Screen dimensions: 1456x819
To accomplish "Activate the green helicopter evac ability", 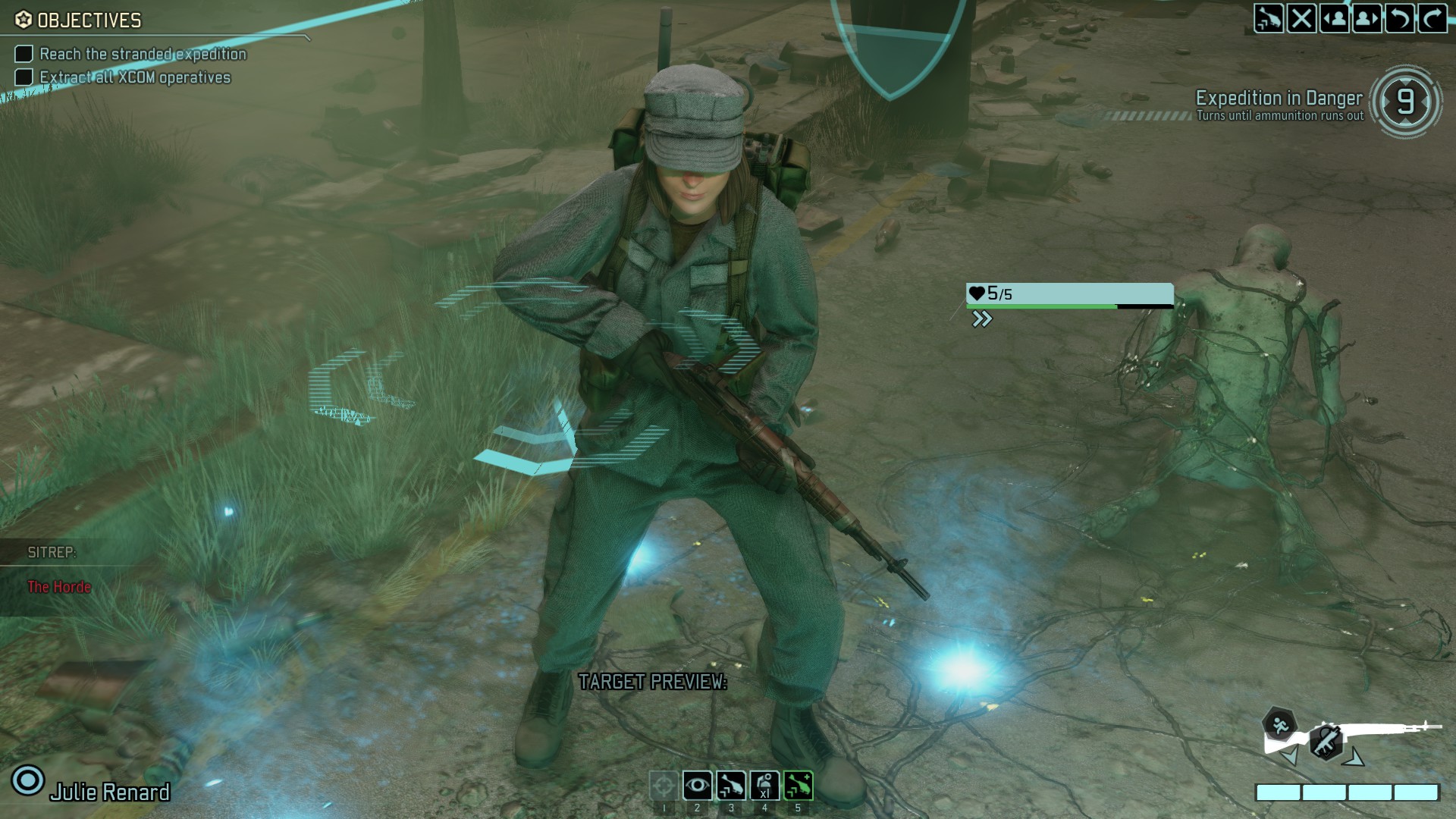I will tap(798, 786).
